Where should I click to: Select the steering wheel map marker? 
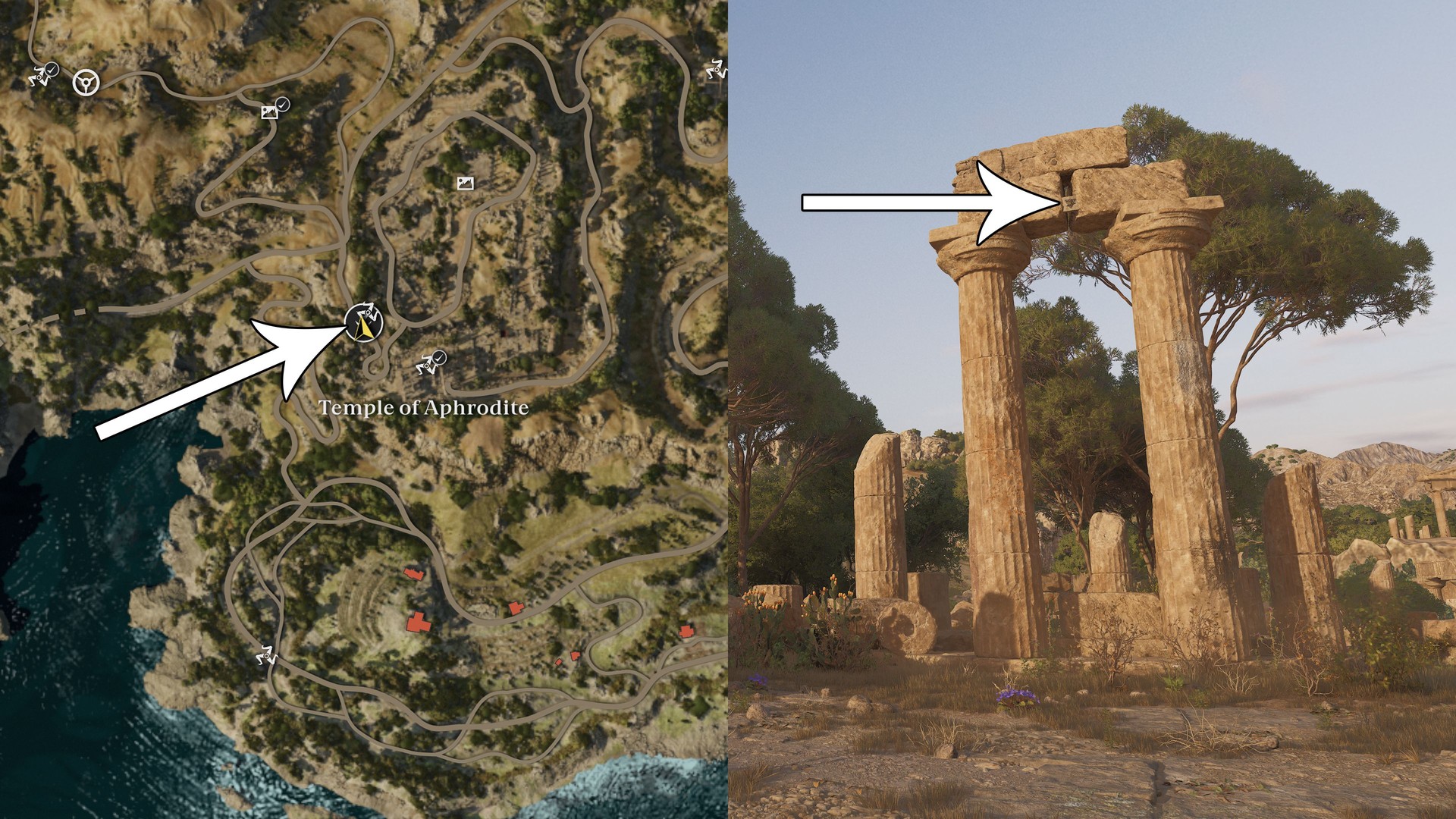click(x=86, y=82)
